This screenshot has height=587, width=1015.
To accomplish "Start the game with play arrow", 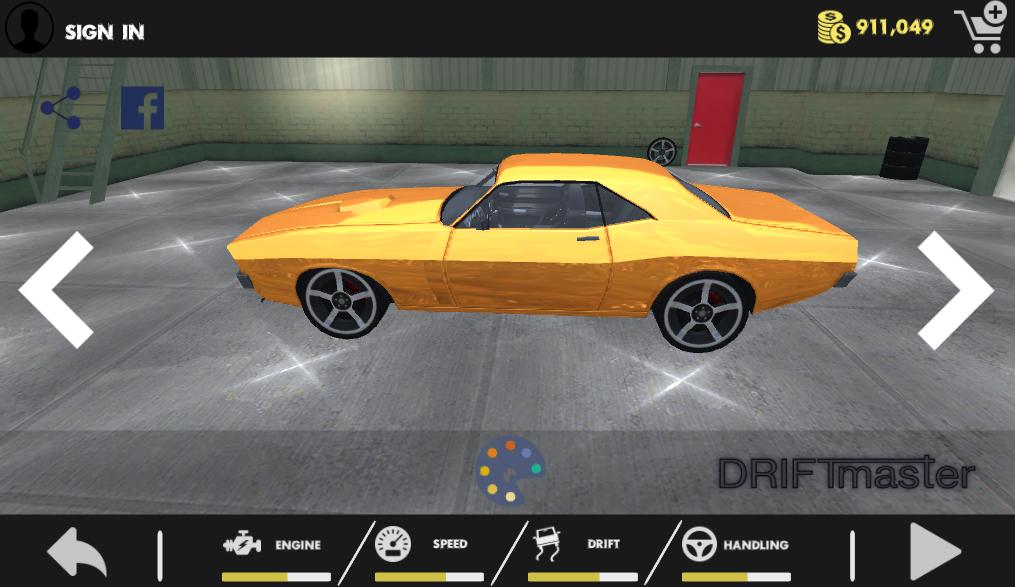I will (x=934, y=553).
